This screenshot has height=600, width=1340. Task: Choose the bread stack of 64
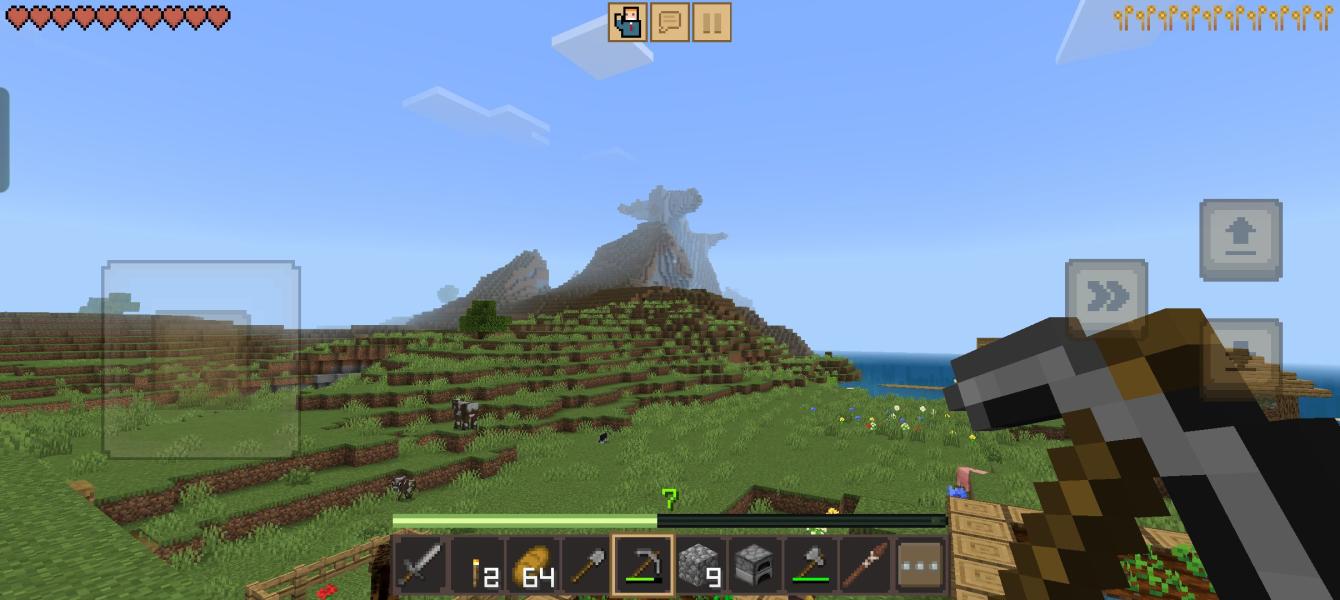coord(531,566)
